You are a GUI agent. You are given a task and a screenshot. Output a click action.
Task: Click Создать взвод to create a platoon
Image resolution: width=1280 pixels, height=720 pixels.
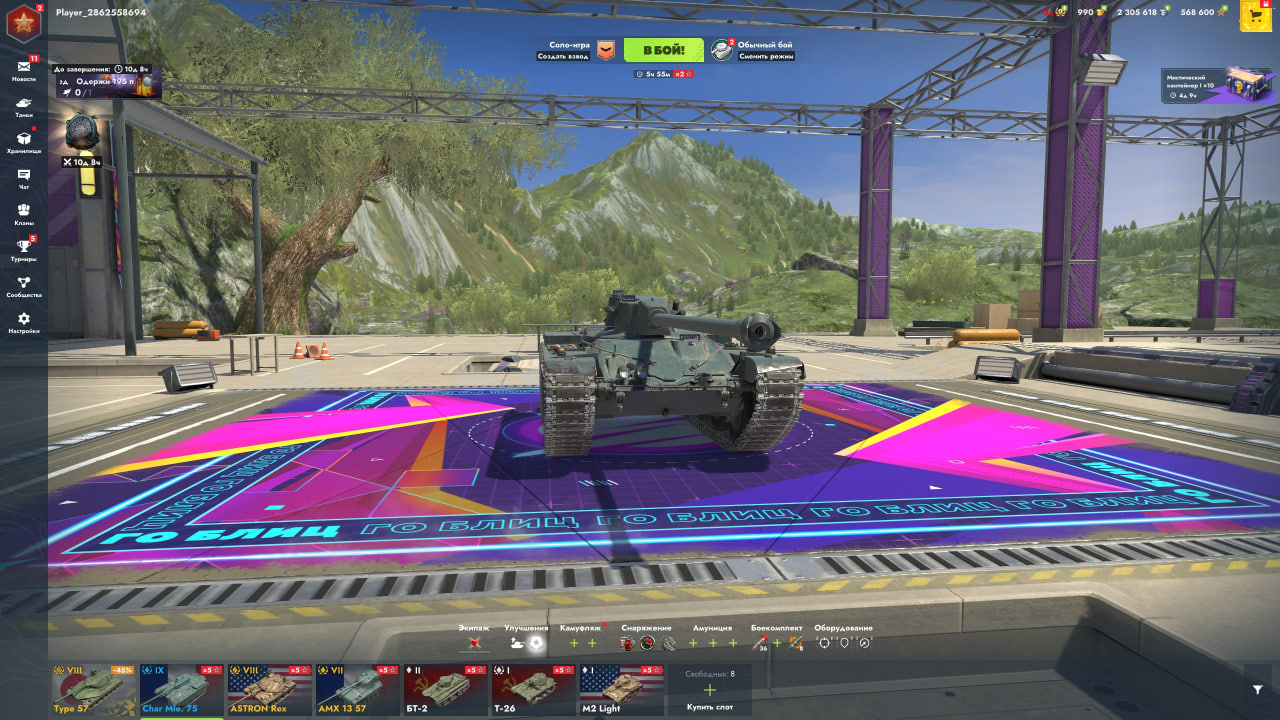(x=563, y=56)
